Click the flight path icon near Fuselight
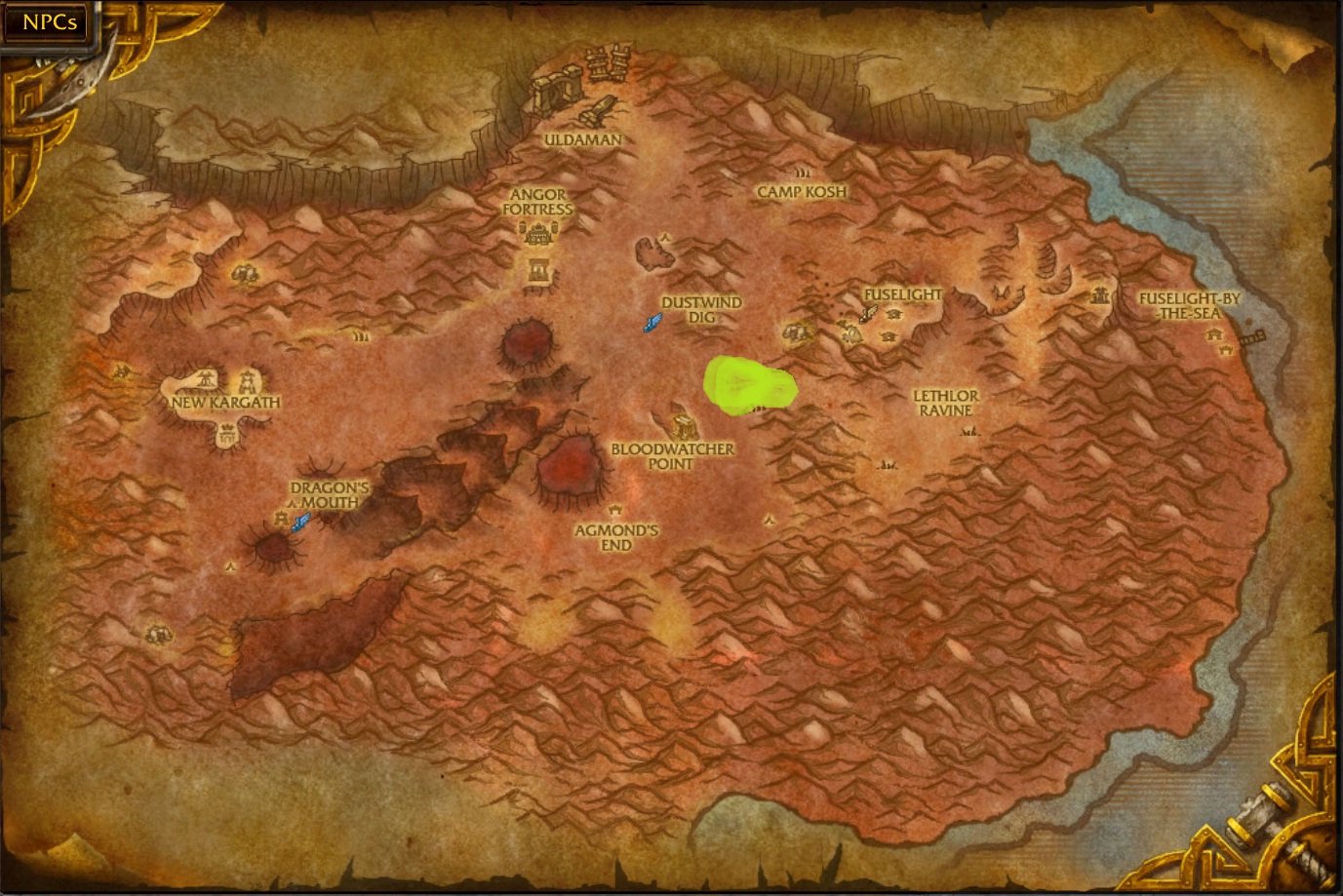The height and width of the screenshot is (896, 1343). click(866, 315)
